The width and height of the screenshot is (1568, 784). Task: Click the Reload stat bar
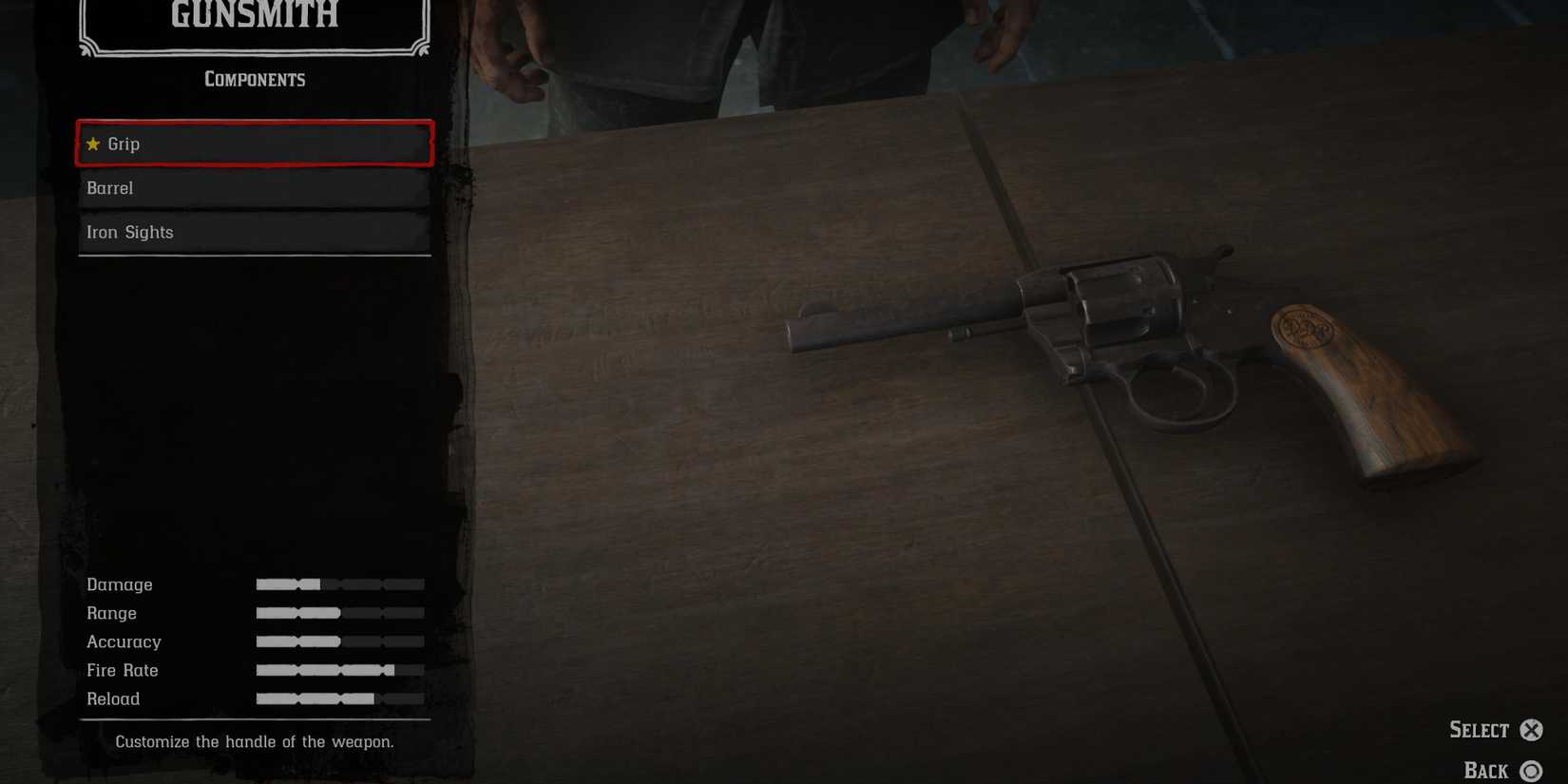point(339,698)
